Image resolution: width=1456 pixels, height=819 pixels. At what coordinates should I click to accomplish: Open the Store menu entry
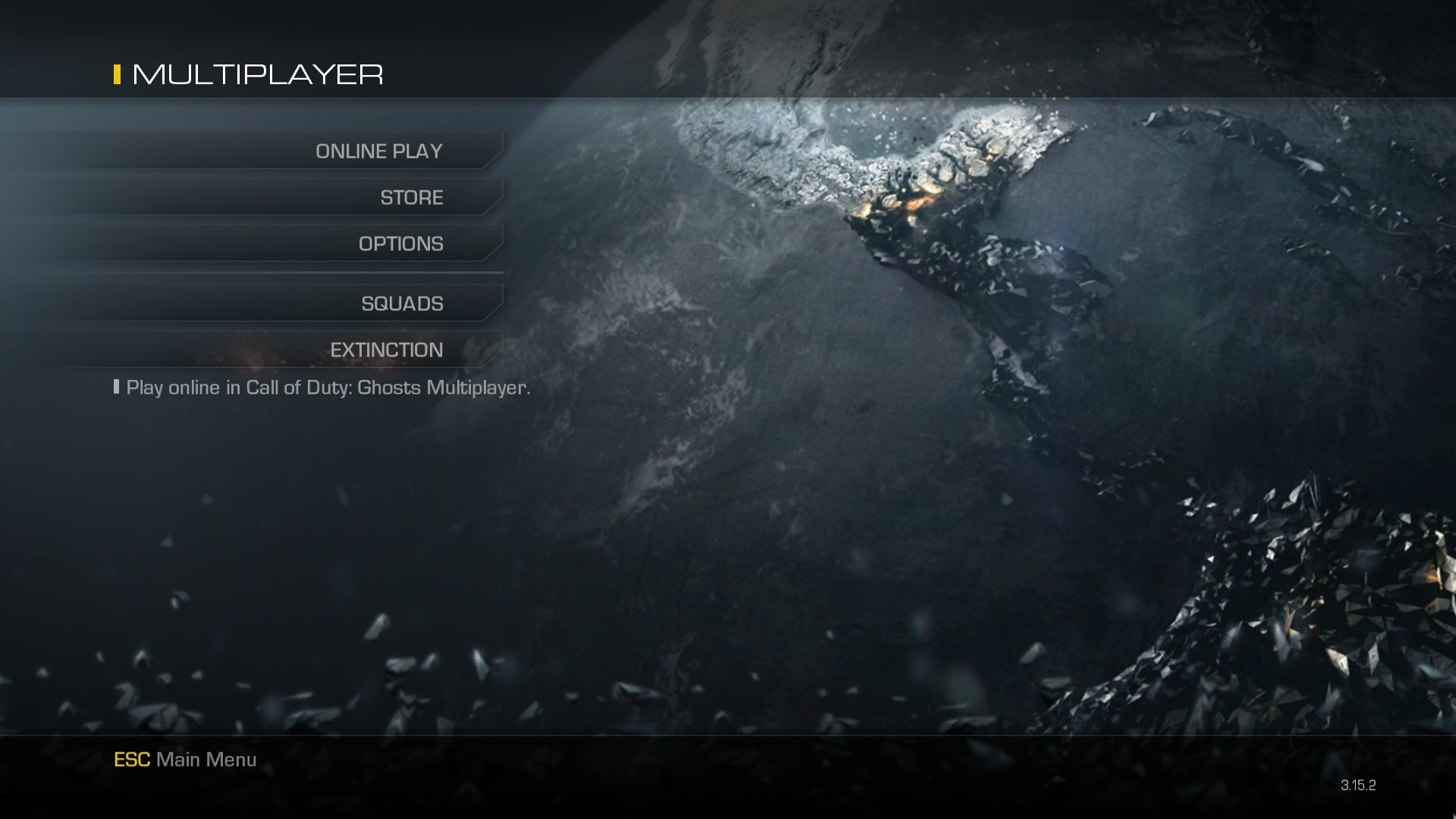tap(411, 198)
